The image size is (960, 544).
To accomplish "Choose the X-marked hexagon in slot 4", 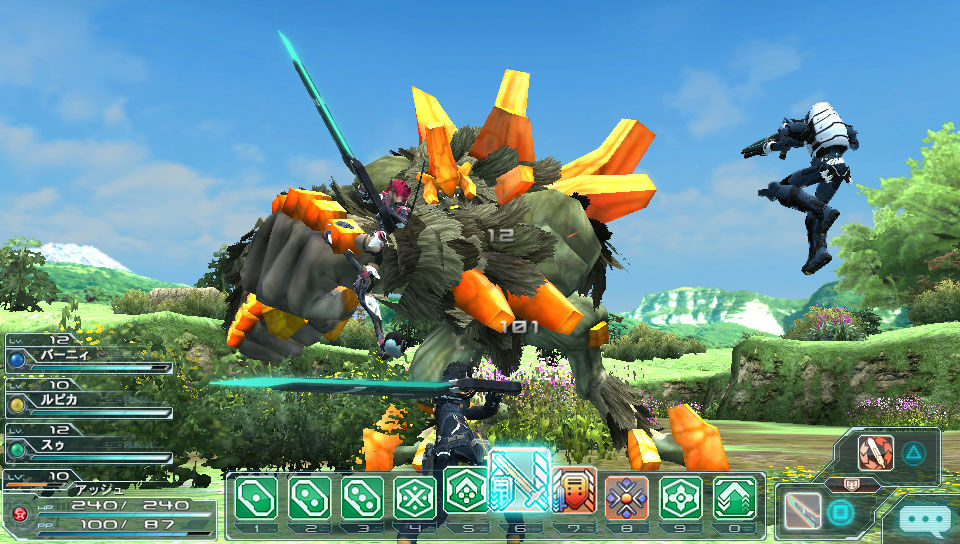I will click(x=415, y=497).
